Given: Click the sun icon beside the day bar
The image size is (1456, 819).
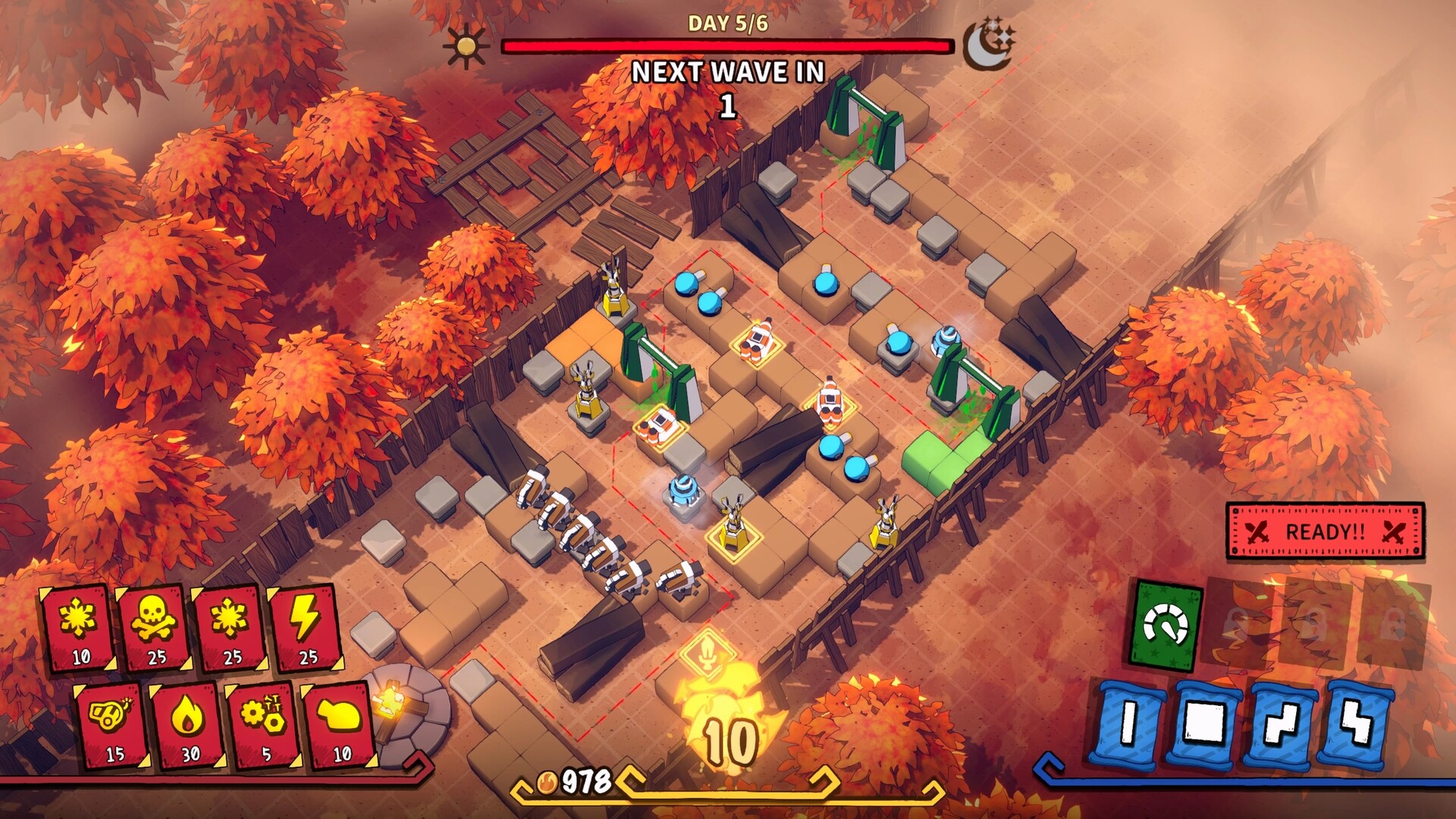Looking at the screenshot, I should pos(467,47).
